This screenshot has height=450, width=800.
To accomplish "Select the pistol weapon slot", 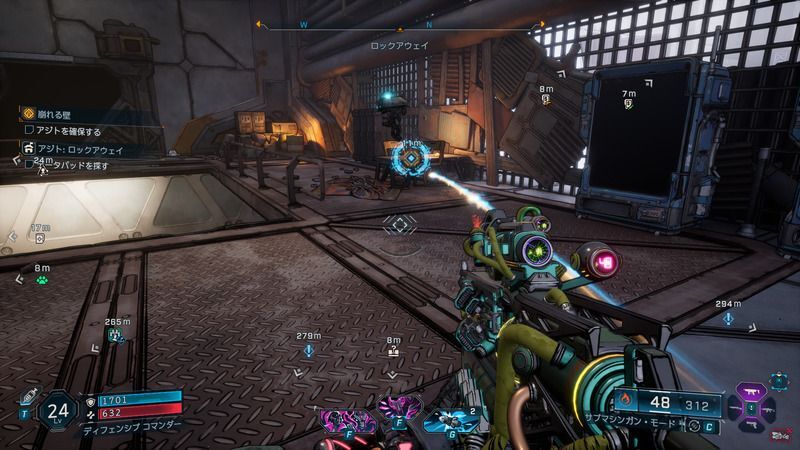I will tap(750, 424).
